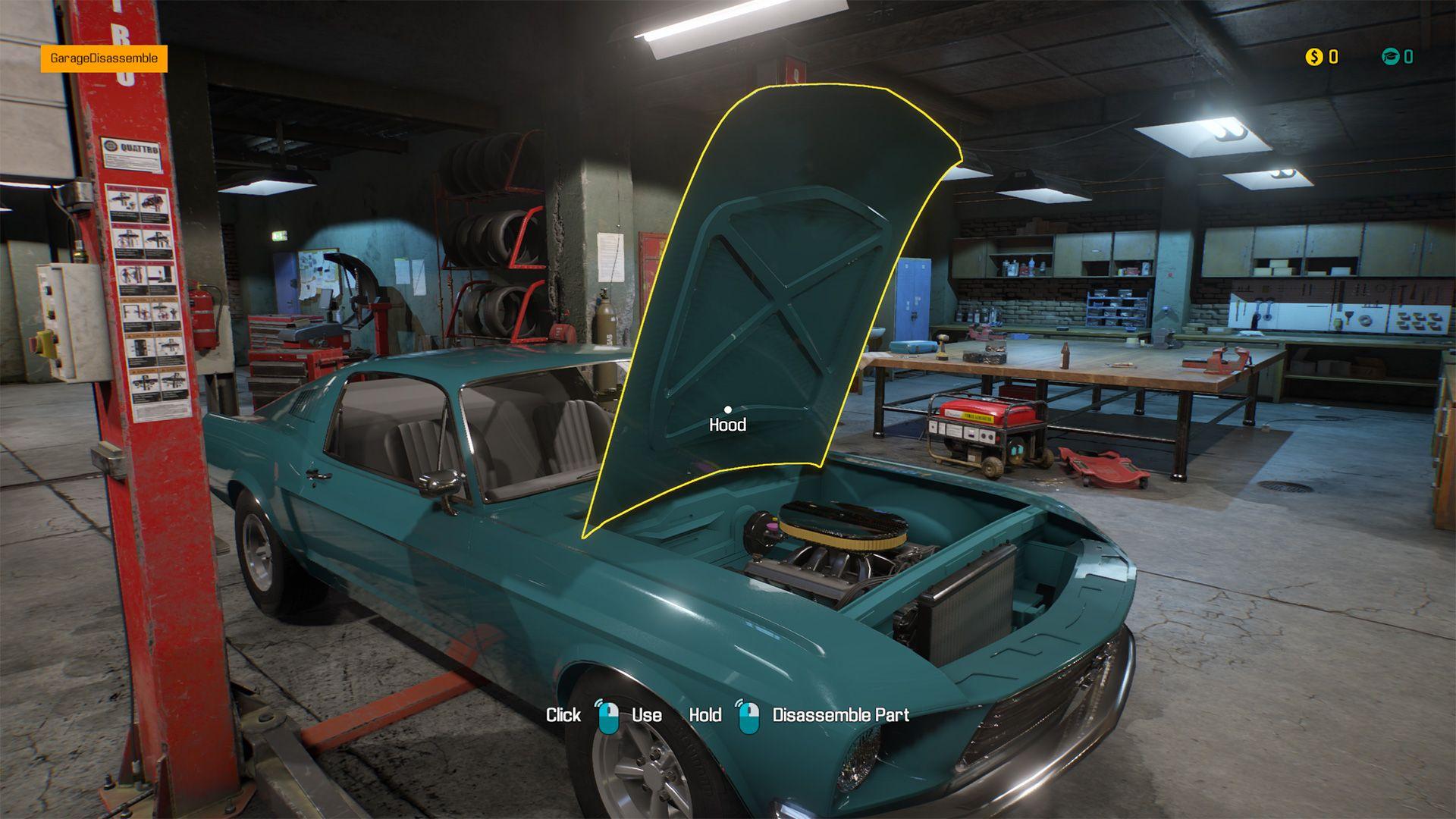The height and width of the screenshot is (819, 1456).
Task: Click the GarageDisassemble label top left
Action: tap(105, 57)
